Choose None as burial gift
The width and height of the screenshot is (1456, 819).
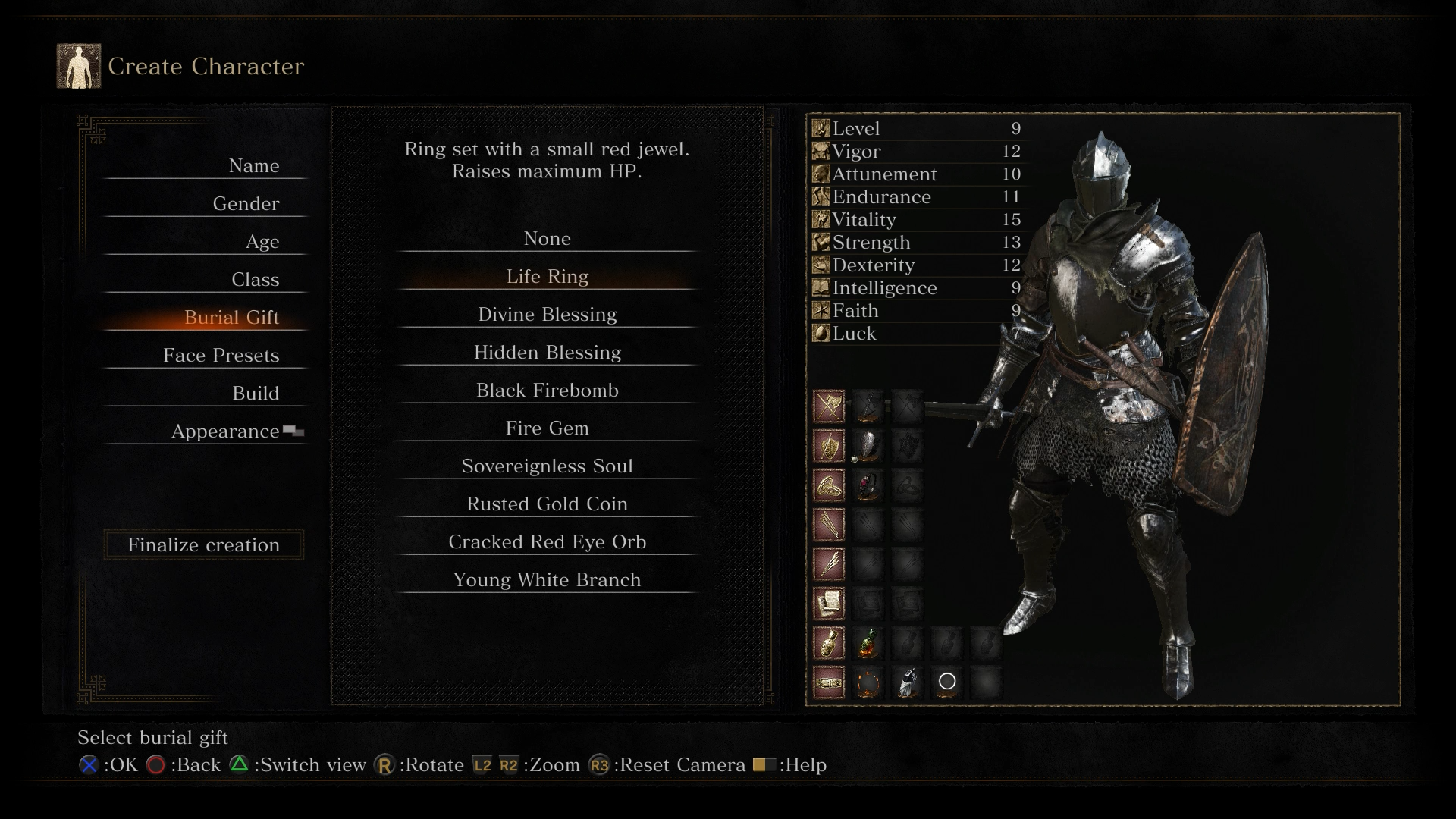click(547, 239)
